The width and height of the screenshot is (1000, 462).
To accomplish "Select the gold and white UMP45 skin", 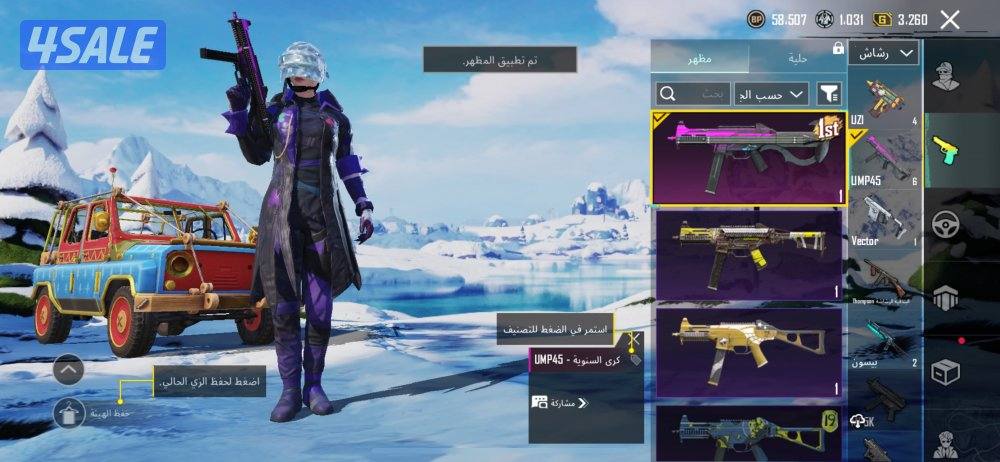I will 748,351.
